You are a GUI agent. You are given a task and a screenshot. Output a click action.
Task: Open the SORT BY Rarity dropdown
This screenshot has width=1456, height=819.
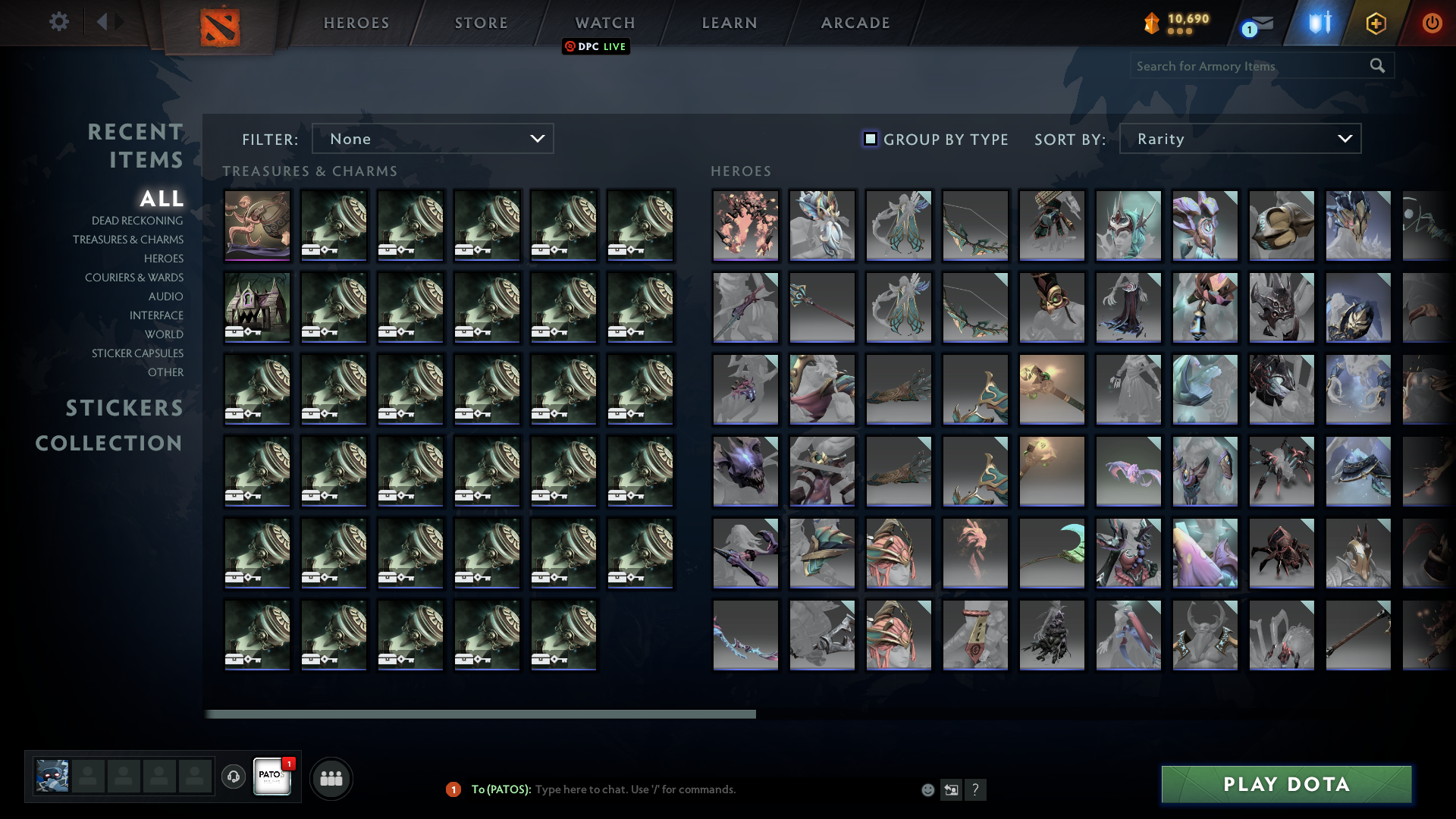pyautogui.click(x=1239, y=139)
